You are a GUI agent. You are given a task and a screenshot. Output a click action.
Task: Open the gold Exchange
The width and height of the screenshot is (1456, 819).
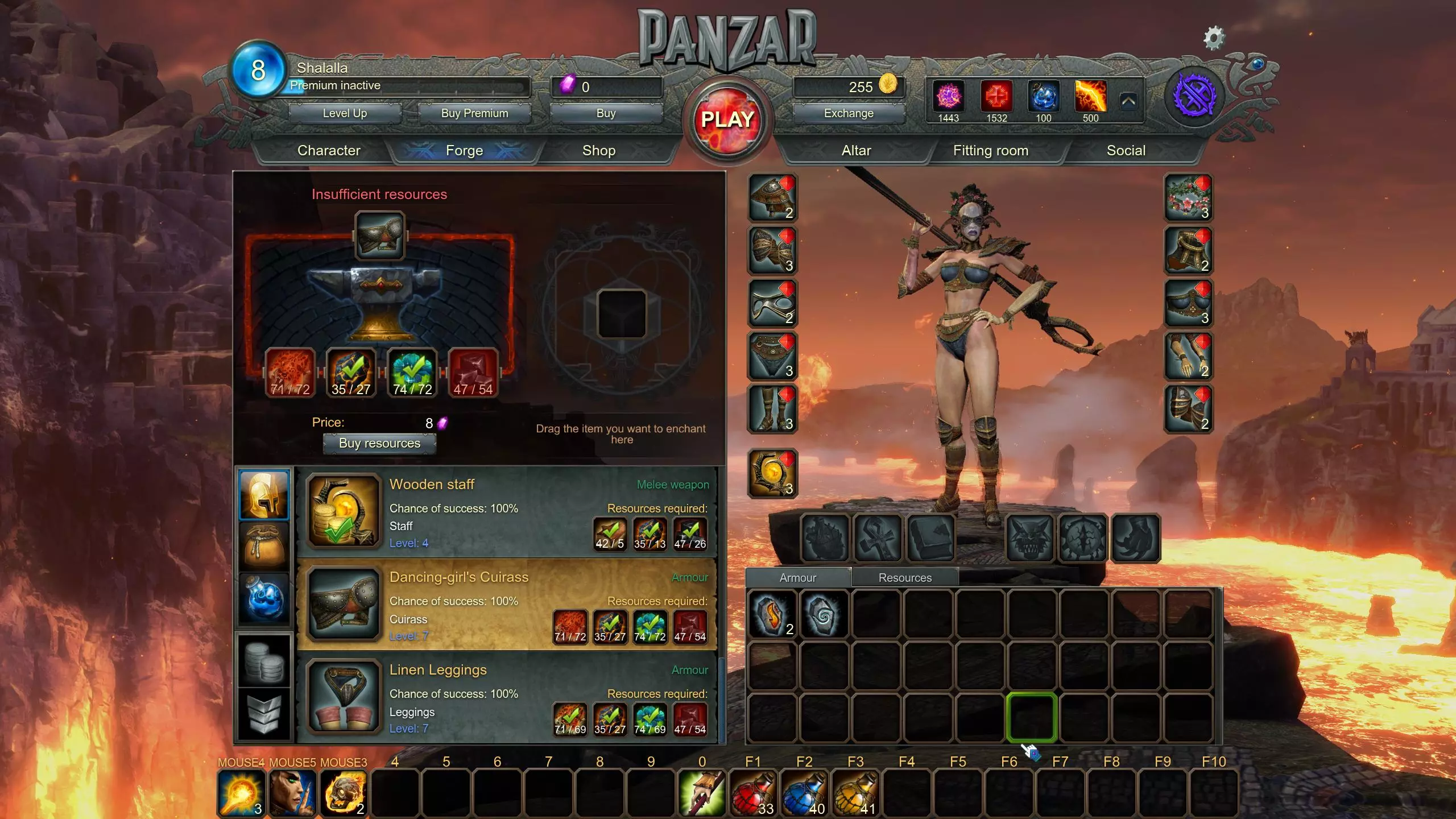point(849,113)
